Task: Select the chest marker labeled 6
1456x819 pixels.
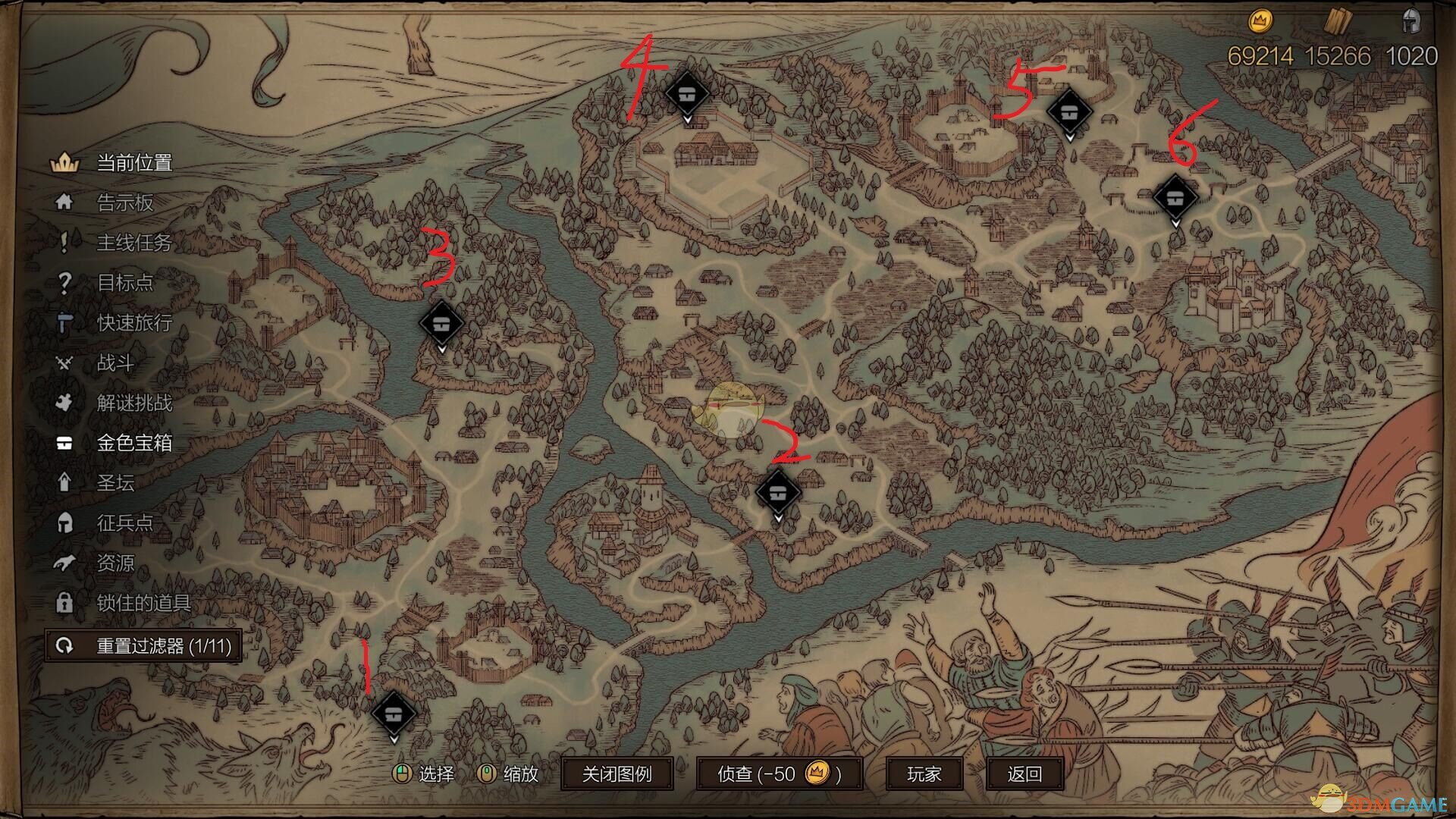Action: point(1175,198)
